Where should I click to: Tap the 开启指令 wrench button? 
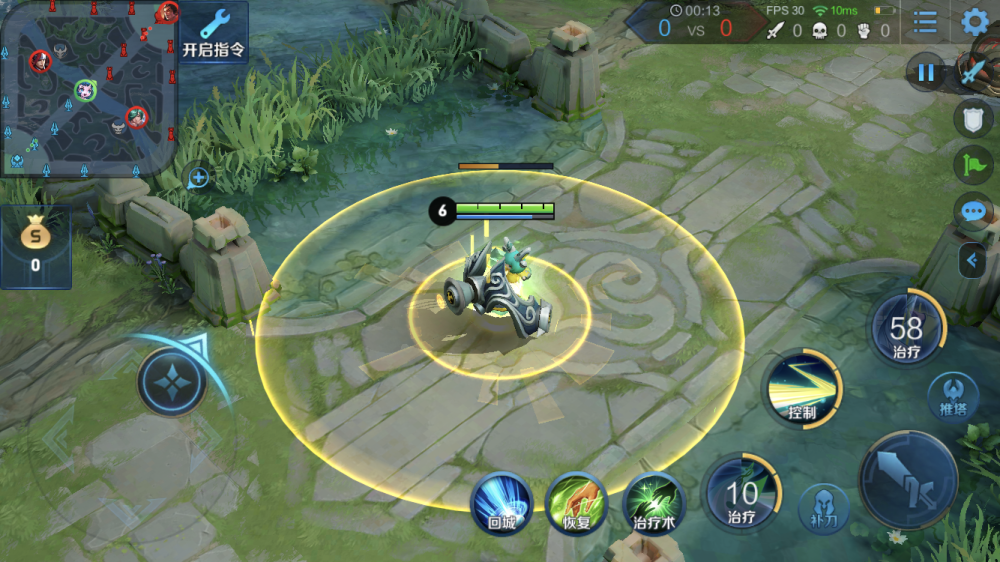tap(214, 32)
